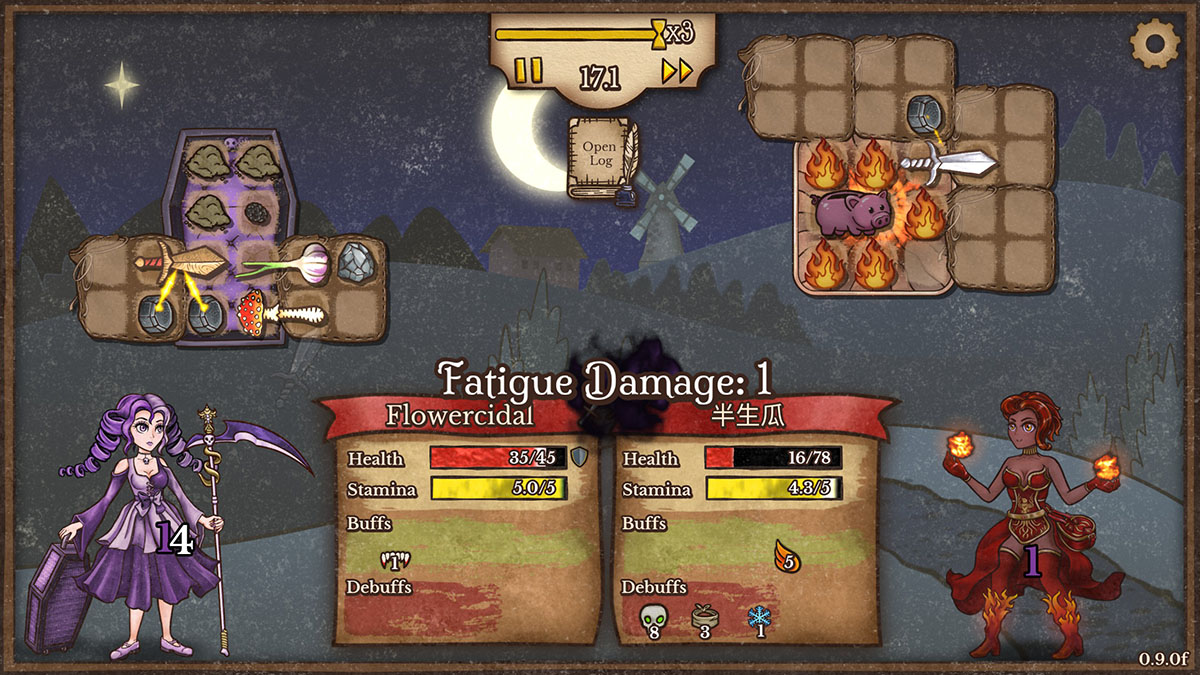Fast-forward the battle speed

(x=677, y=71)
